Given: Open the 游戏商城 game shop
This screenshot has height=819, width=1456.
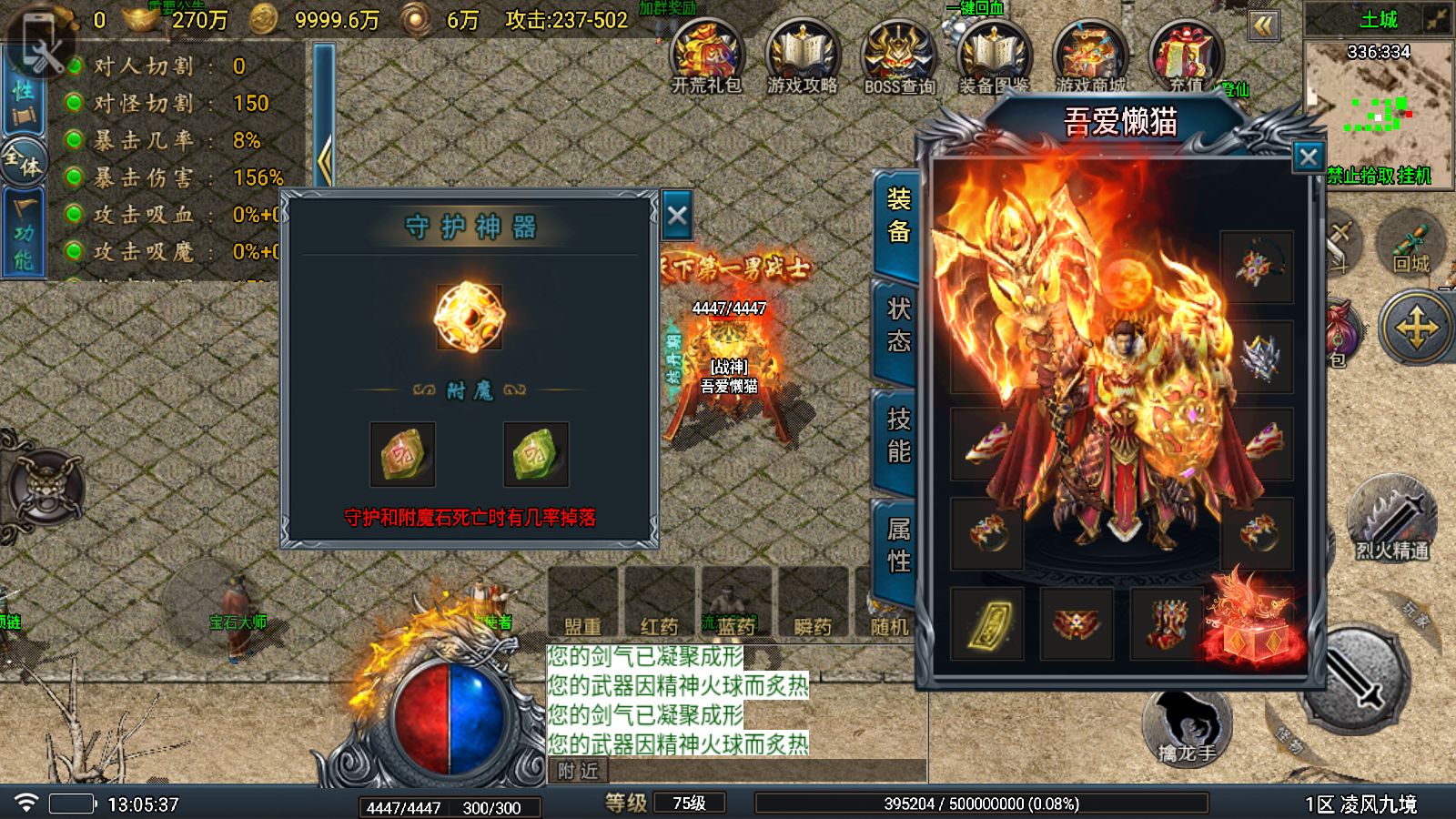Looking at the screenshot, I should 1090,56.
